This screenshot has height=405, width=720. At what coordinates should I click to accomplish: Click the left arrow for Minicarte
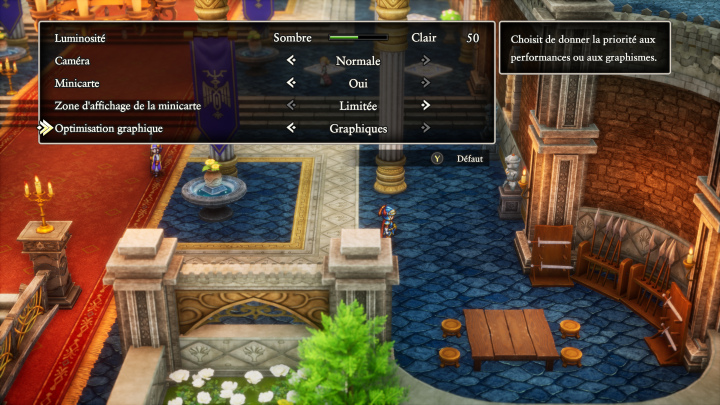point(291,83)
